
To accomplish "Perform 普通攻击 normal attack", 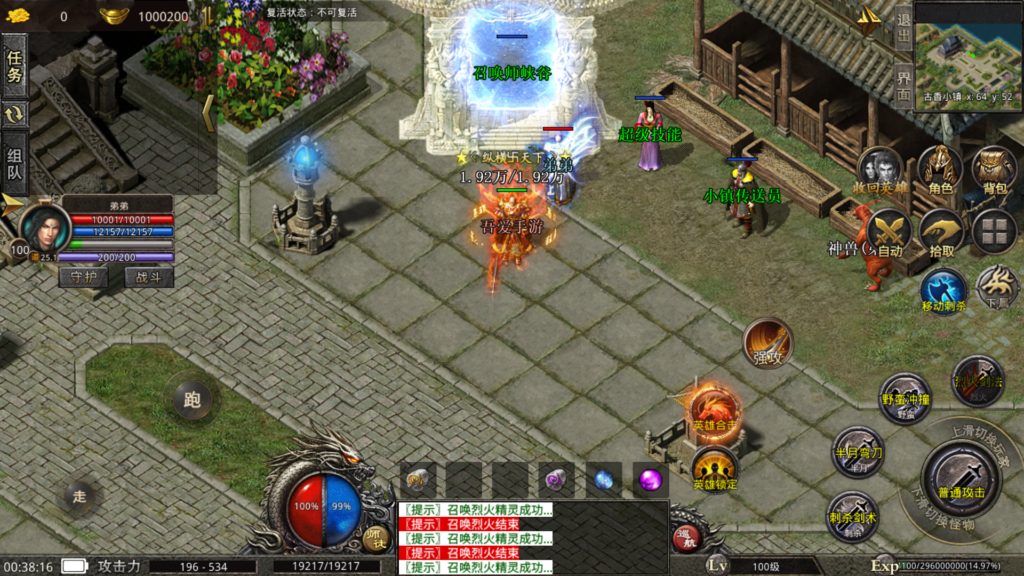I will click(x=961, y=475).
